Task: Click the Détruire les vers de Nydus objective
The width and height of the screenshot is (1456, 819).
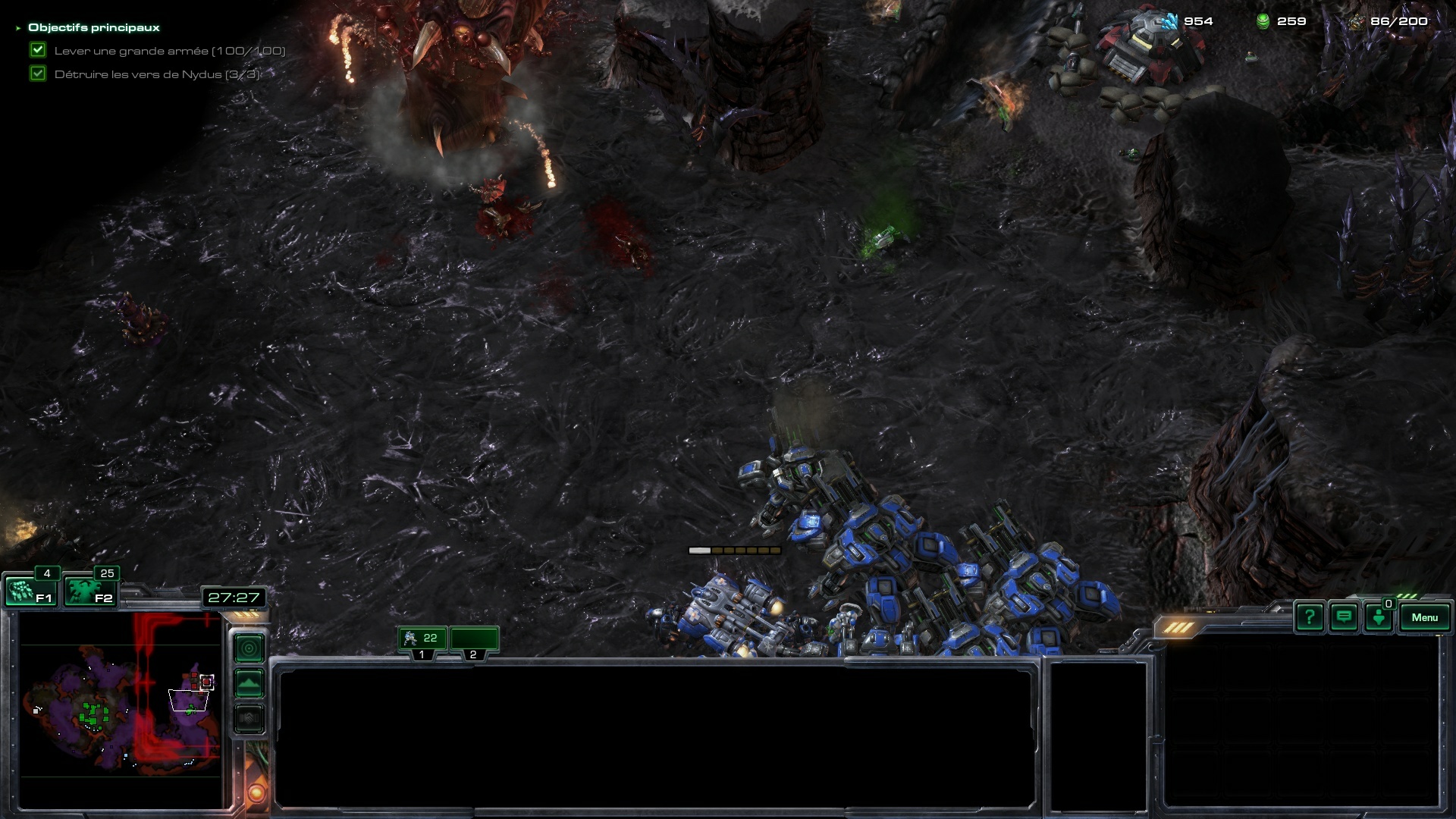Action: coord(156,74)
